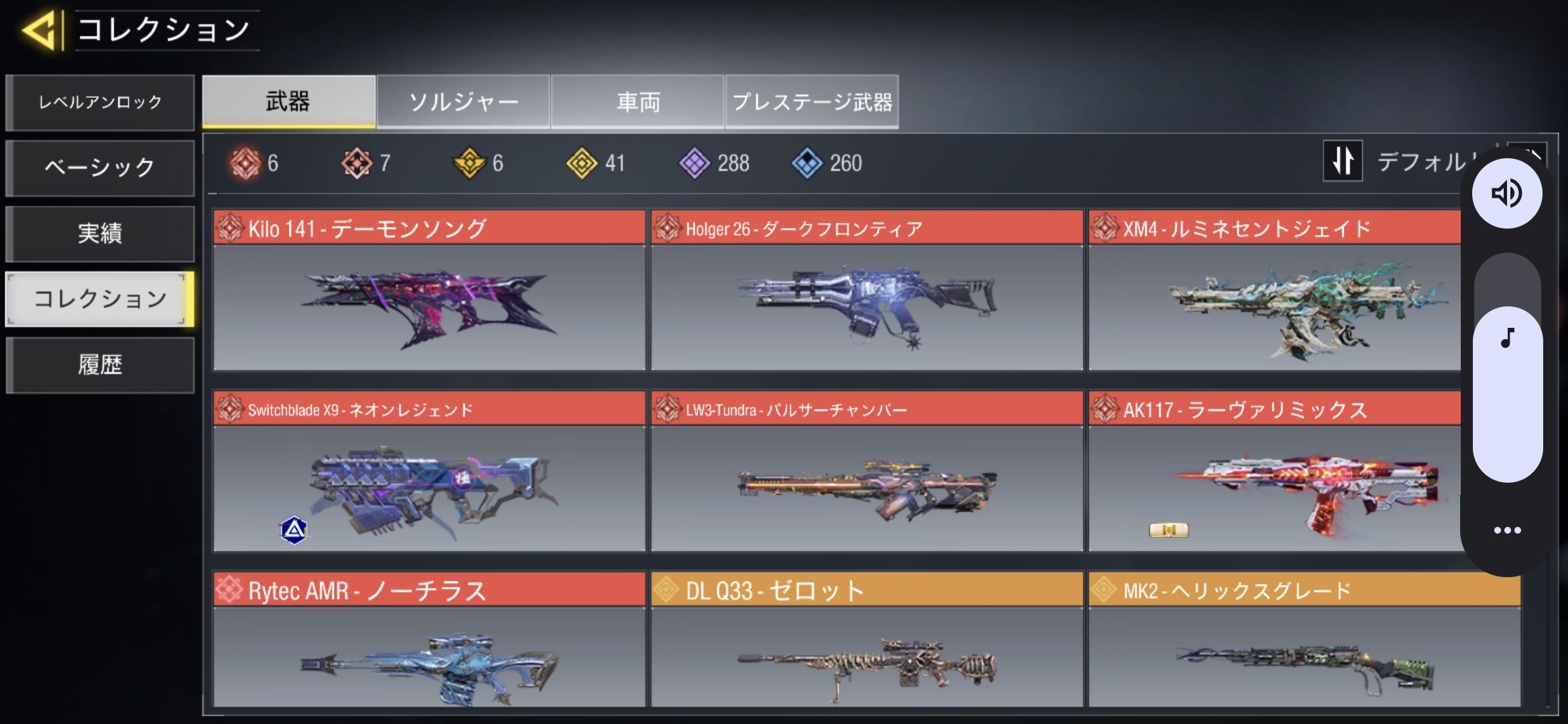Screen dimensions: 1568x724
Task: Select the Kilo 141 デーモンソング weapon card
Action: 429,290
